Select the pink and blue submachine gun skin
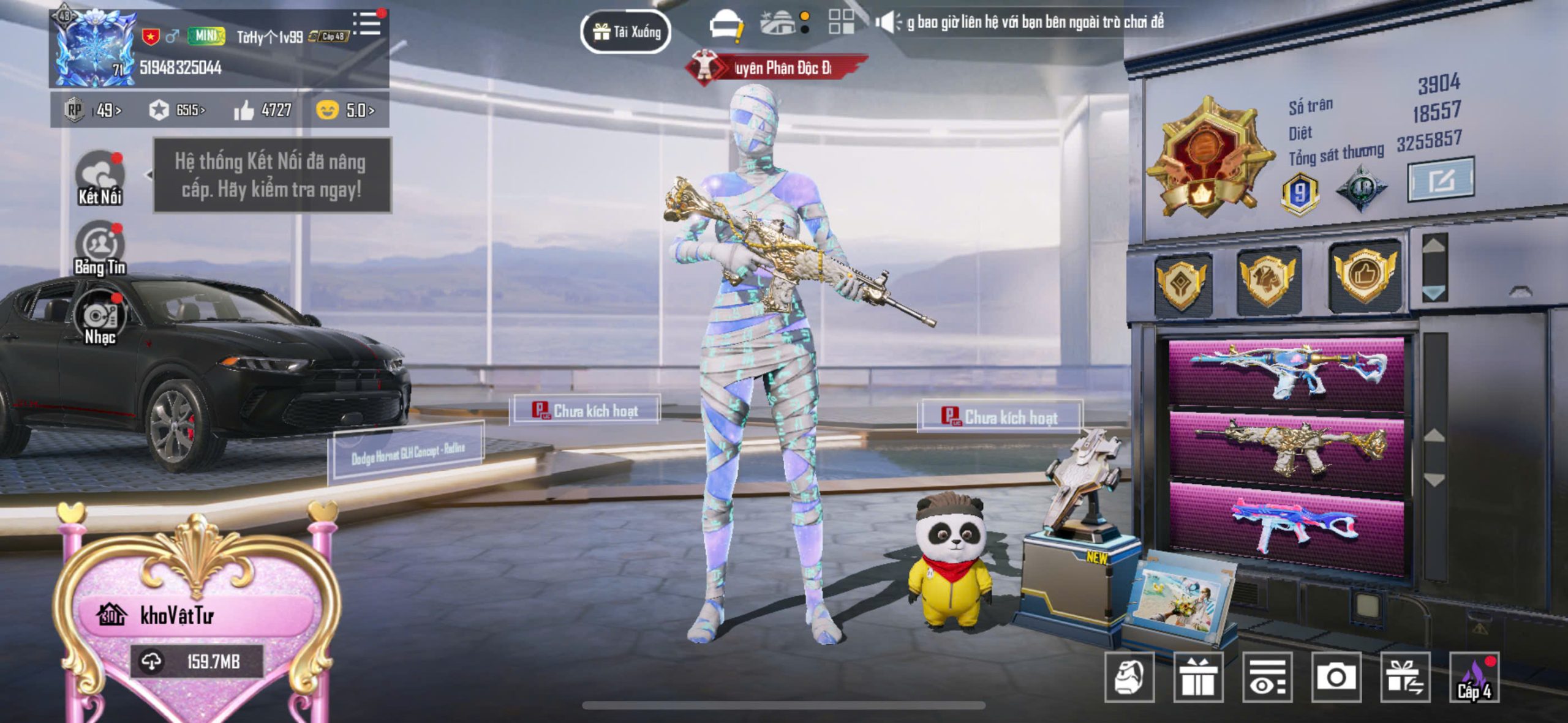 click(1286, 528)
